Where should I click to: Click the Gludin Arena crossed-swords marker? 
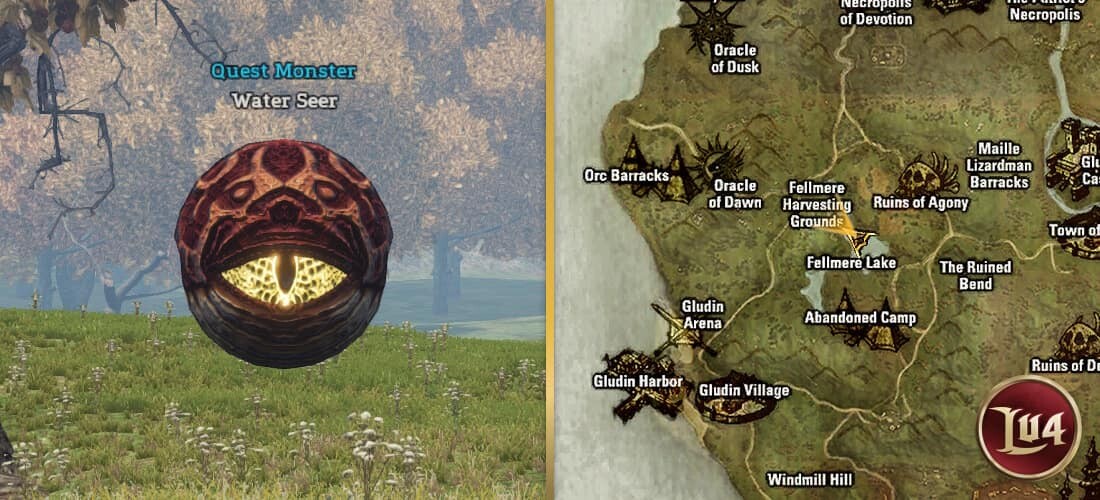point(681,330)
